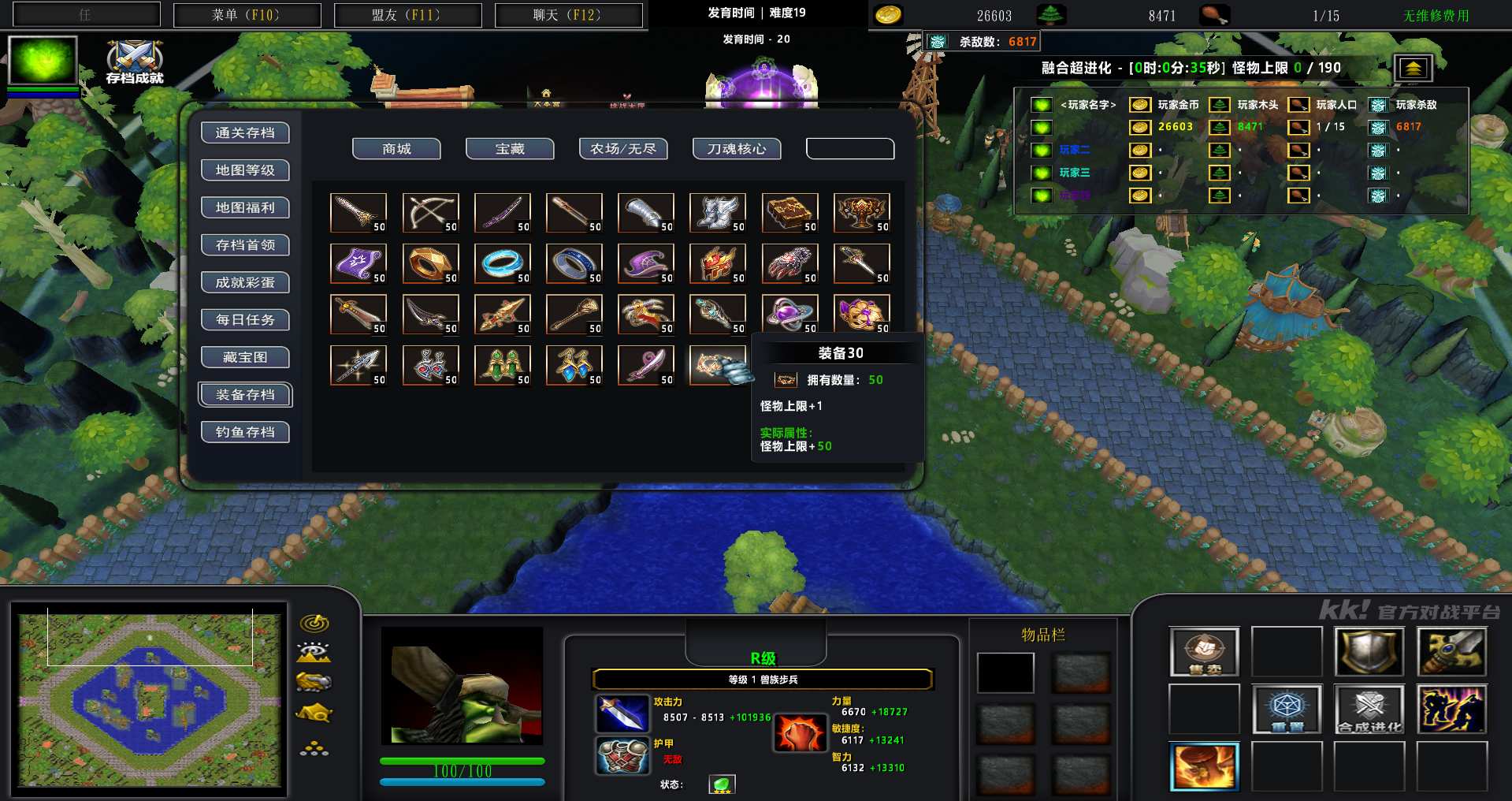
Task: View the 每日任务 daily quests
Action: (x=245, y=320)
